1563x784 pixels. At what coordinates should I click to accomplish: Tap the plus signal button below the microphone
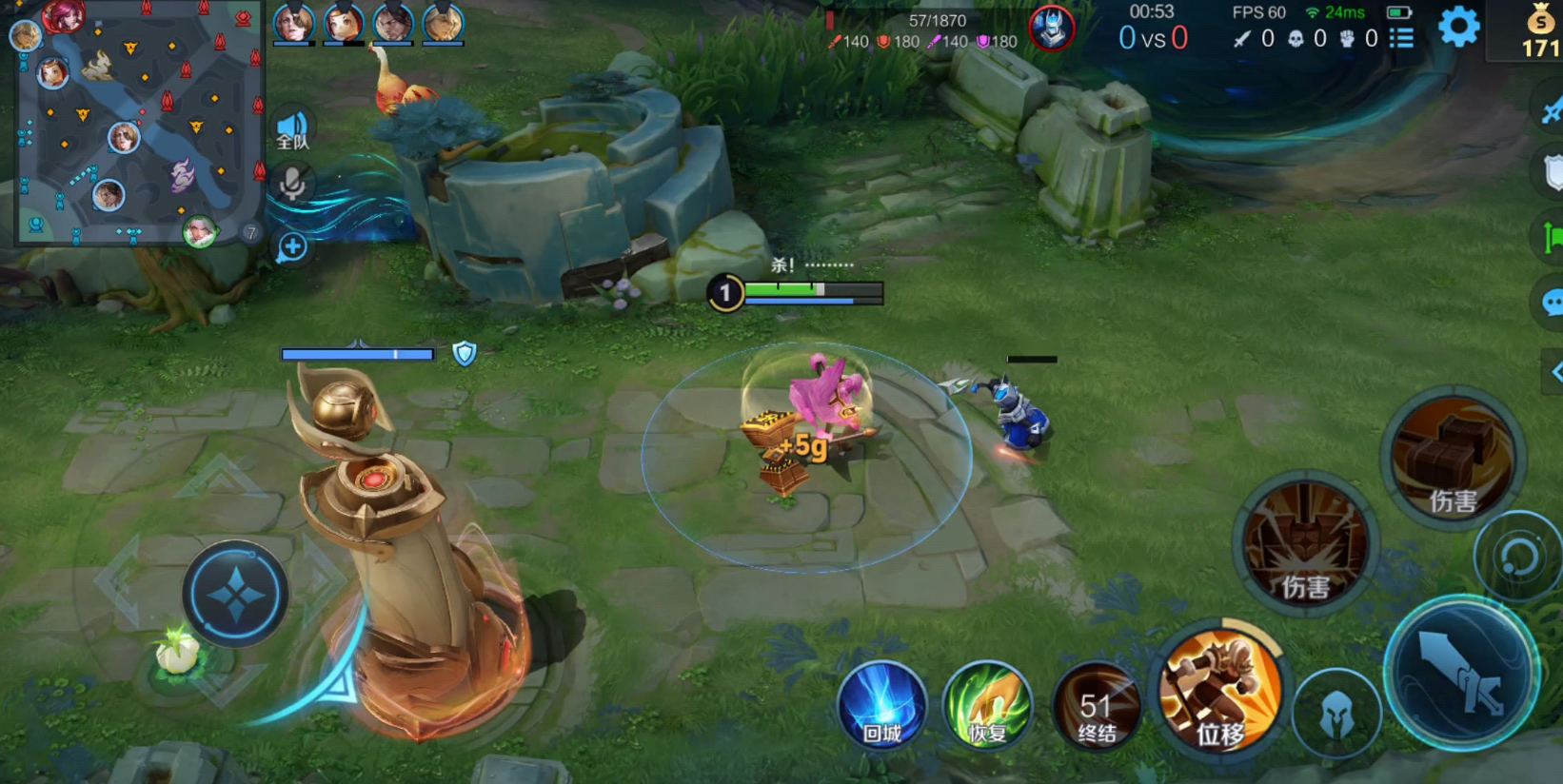click(292, 247)
